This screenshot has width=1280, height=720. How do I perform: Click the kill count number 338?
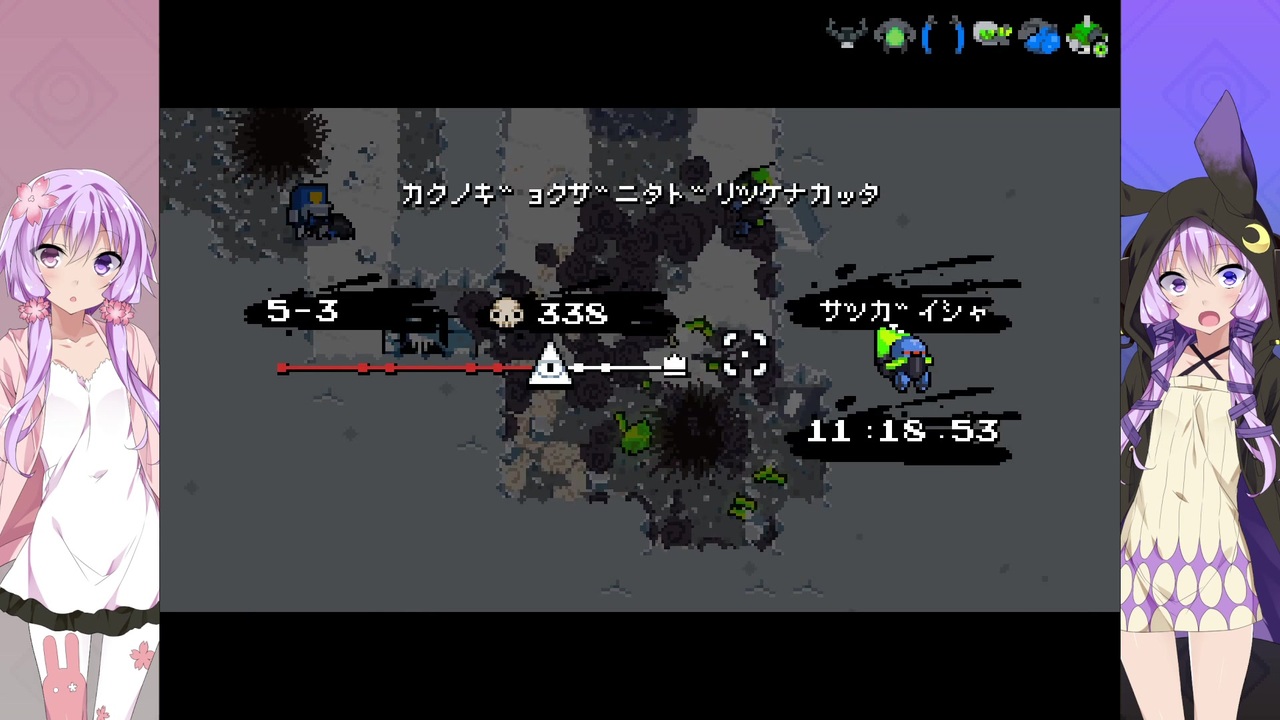(x=572, y=314)
